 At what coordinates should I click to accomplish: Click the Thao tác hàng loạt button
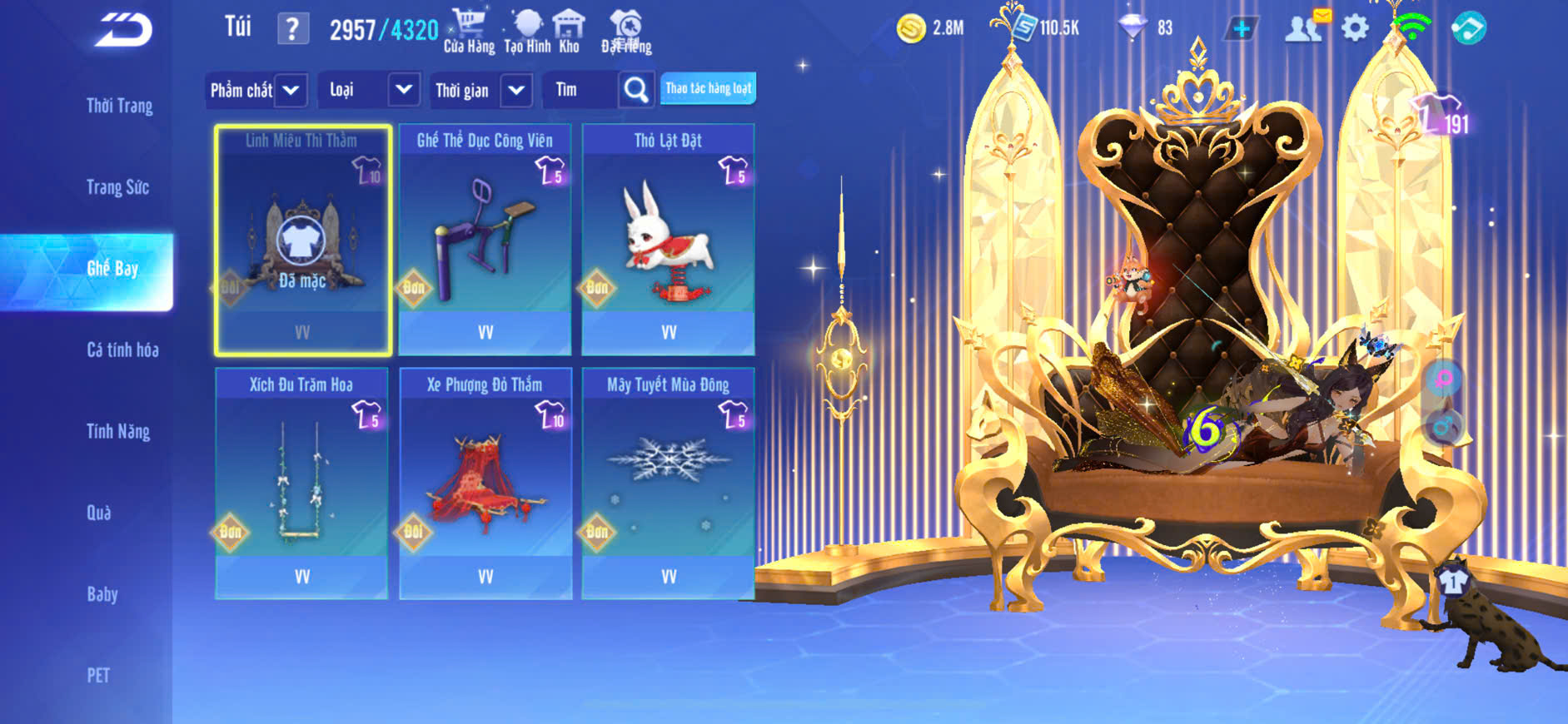pyautogui.click(x=708, y=88)
